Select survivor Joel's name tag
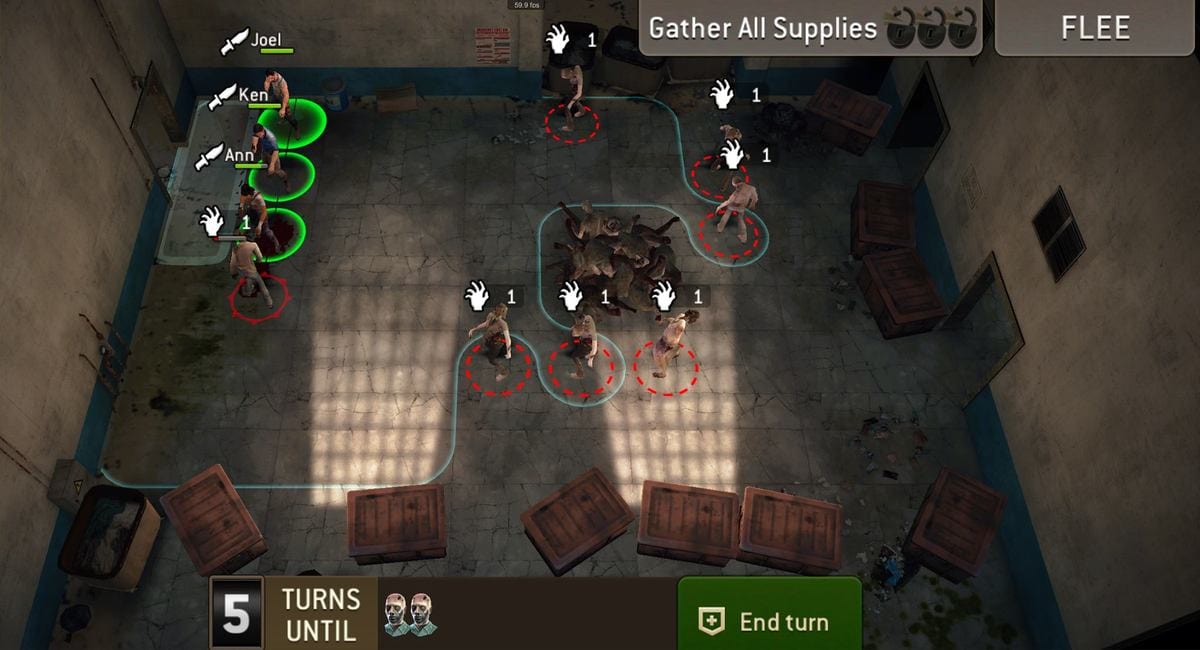 (x=265, y=41)
